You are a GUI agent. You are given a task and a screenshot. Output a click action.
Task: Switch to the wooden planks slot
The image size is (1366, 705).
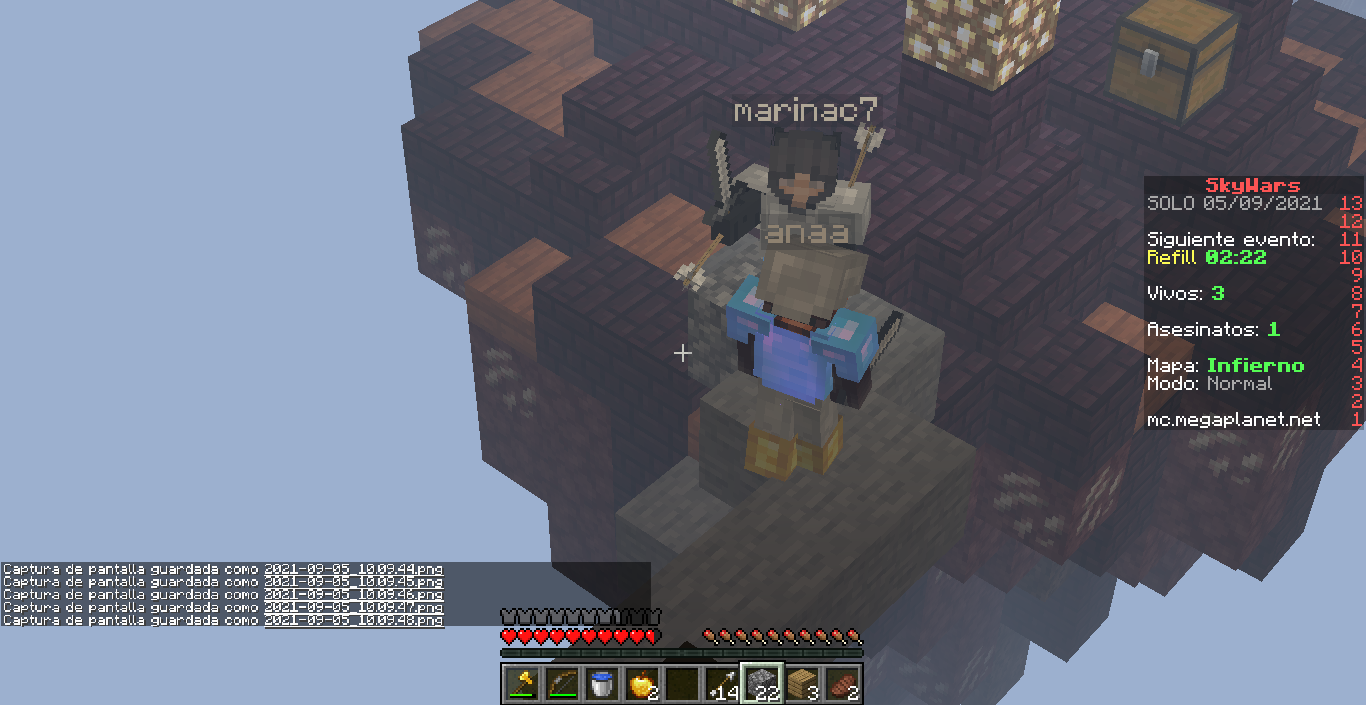(x=801, y=684)
